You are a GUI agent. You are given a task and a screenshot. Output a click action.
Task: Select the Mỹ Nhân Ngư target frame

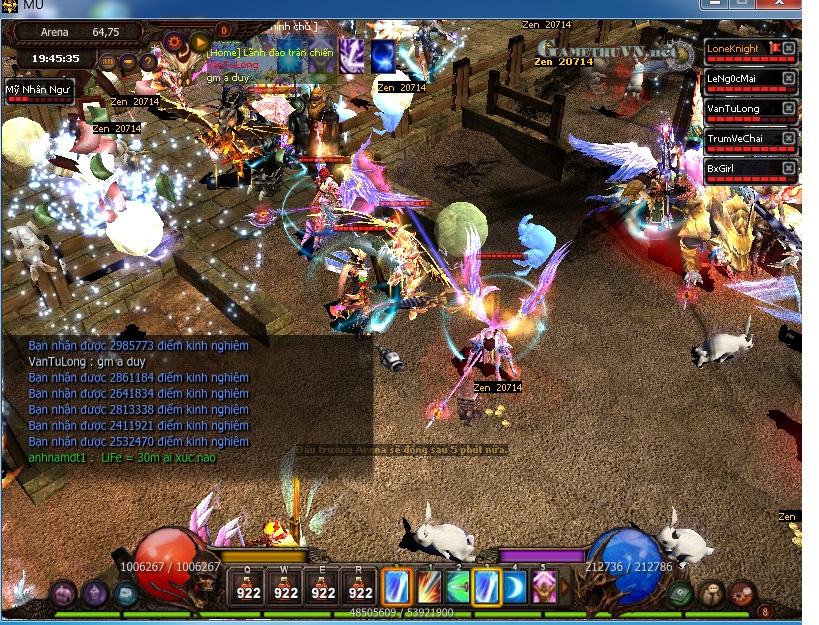tap(39, 91)
